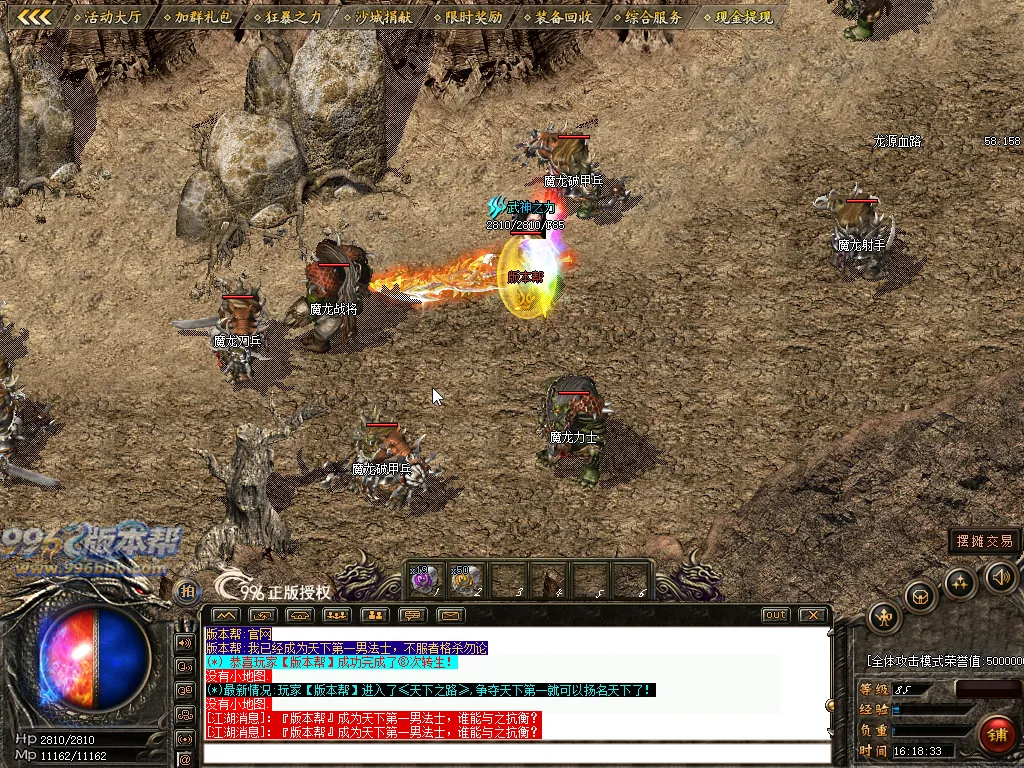1024x768 pixels.
Task: Open the 装备回收 menu
Action: pos(557,17)
